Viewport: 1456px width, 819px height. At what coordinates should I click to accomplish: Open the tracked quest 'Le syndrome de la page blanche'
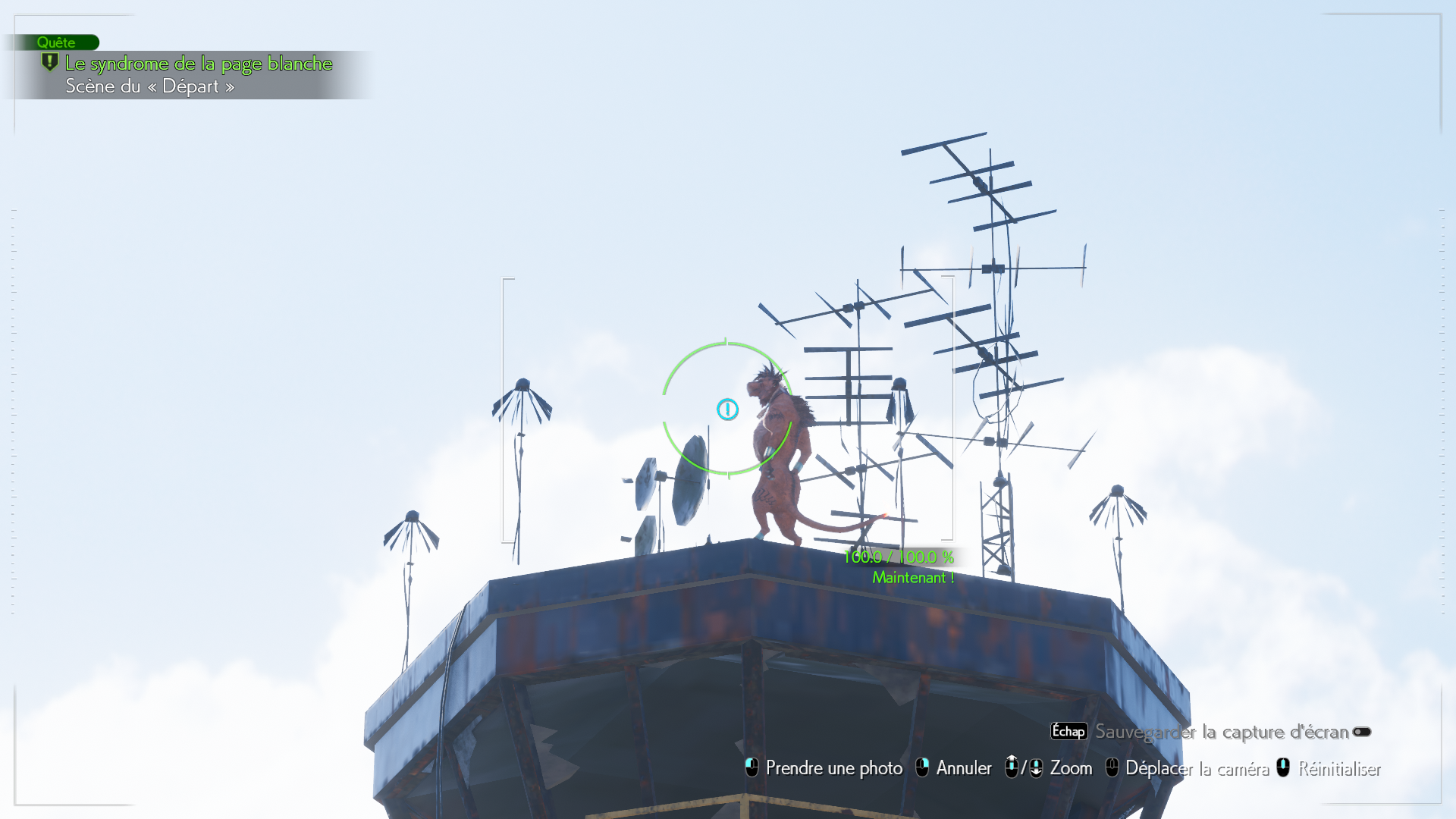point(198,64)
